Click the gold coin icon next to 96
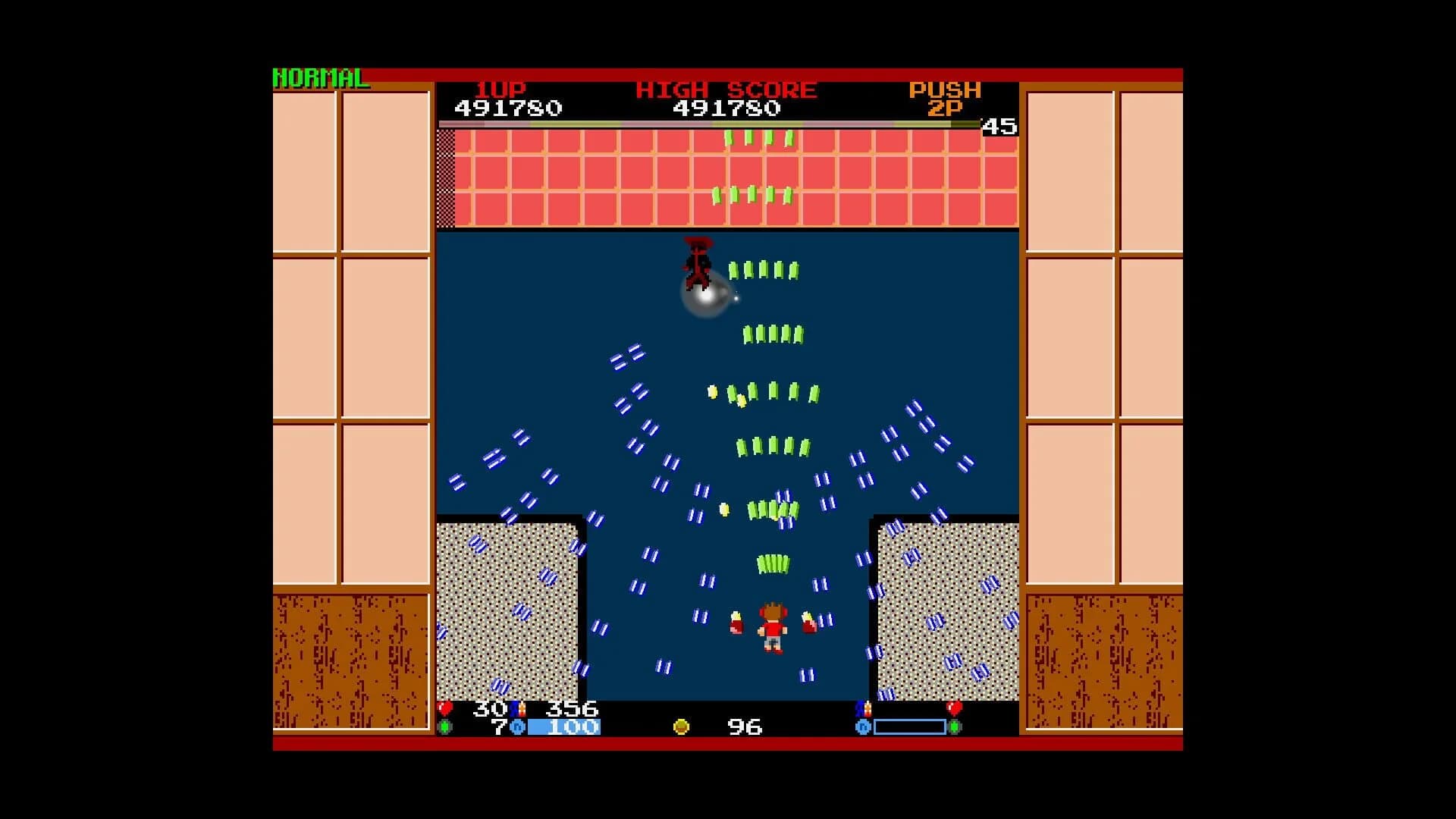 coord(681,726)
